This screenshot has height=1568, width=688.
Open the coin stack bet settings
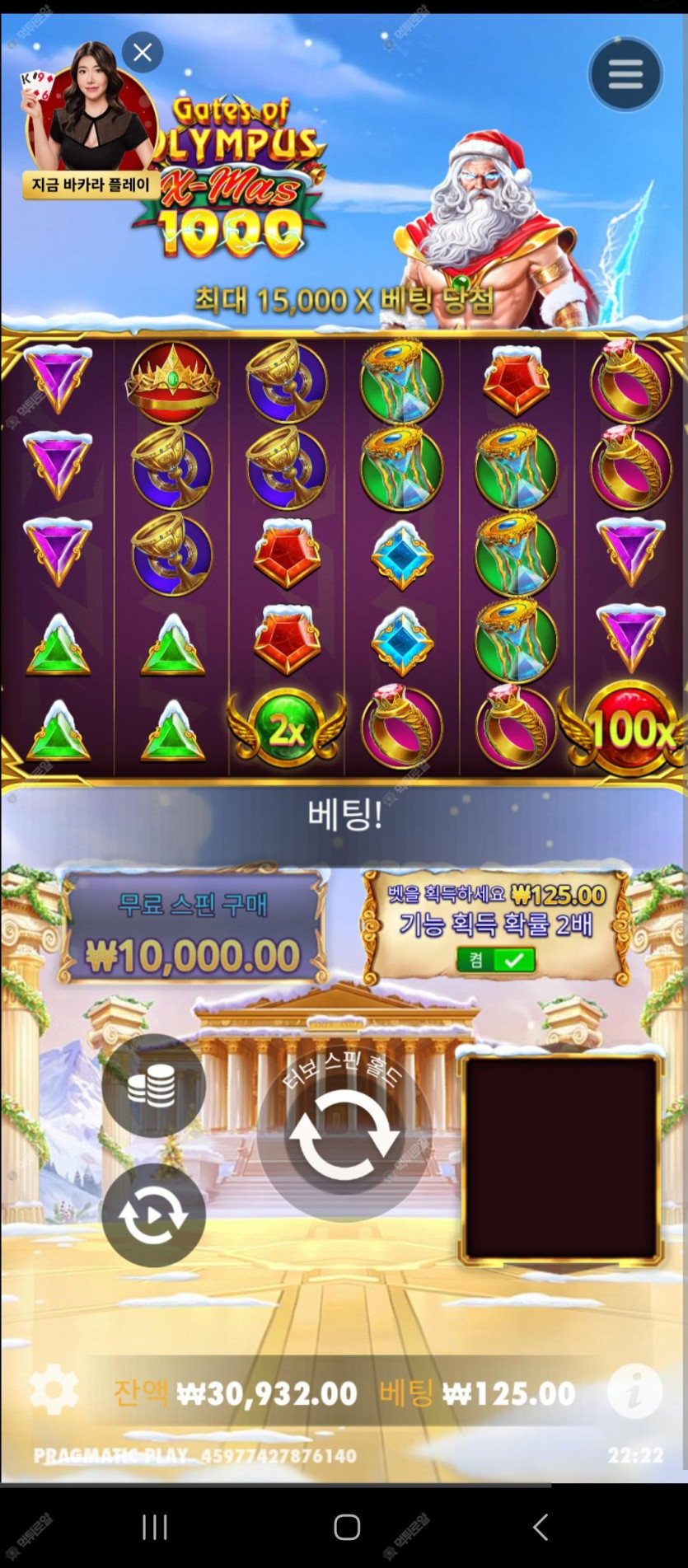coord(153,1085)
